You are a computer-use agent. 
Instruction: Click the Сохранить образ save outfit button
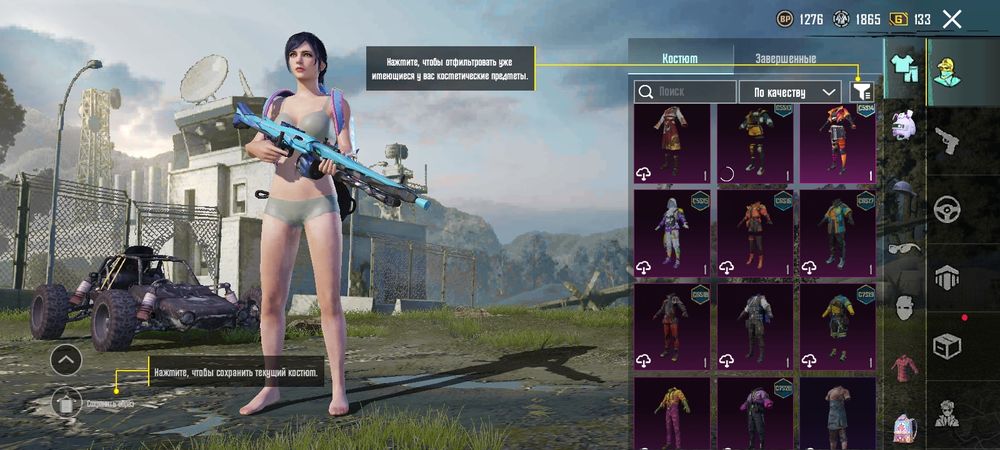(66, 403)
